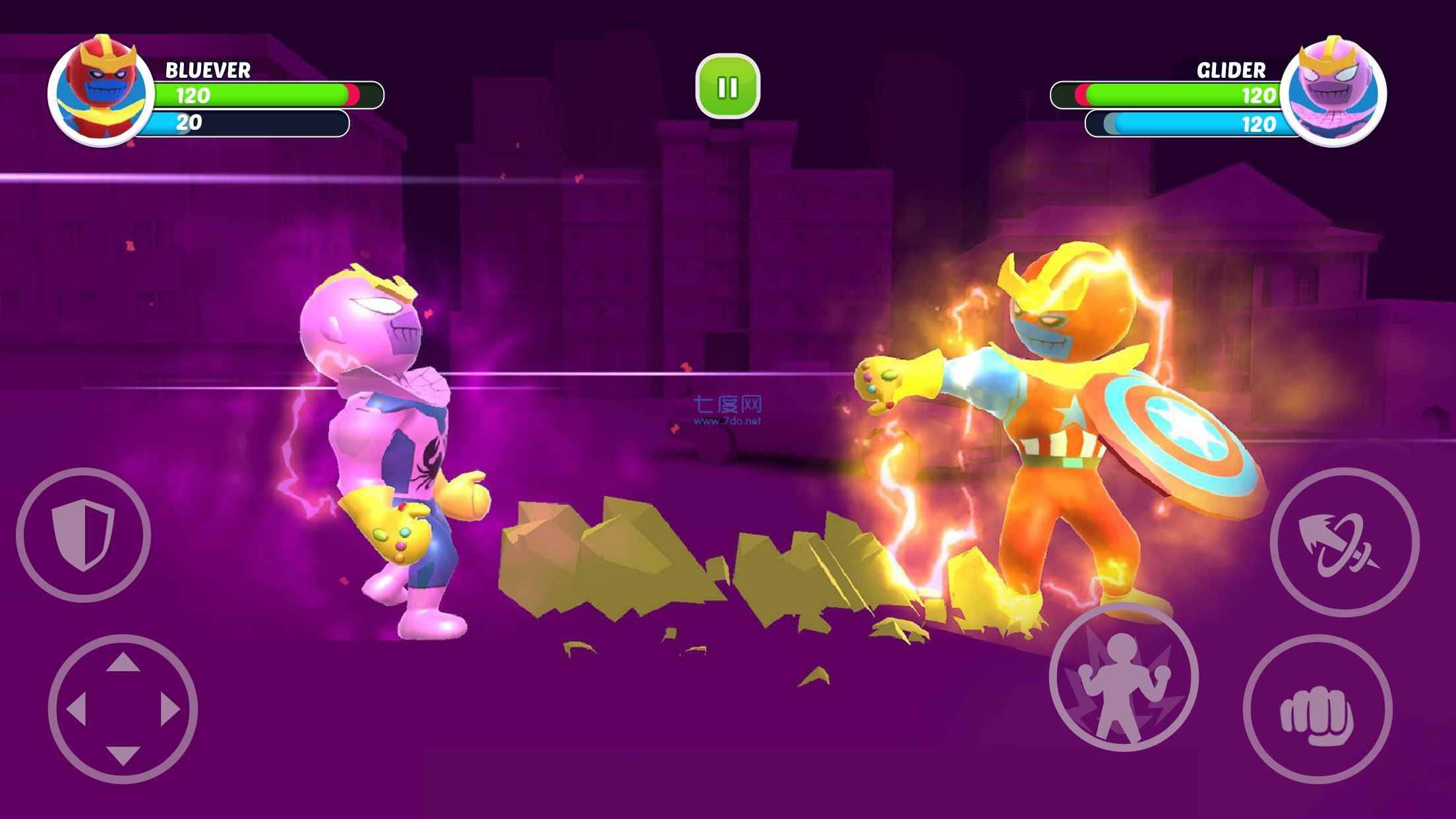
Task: Trigger the power-up transformation button
Action: click(1124, 677)
